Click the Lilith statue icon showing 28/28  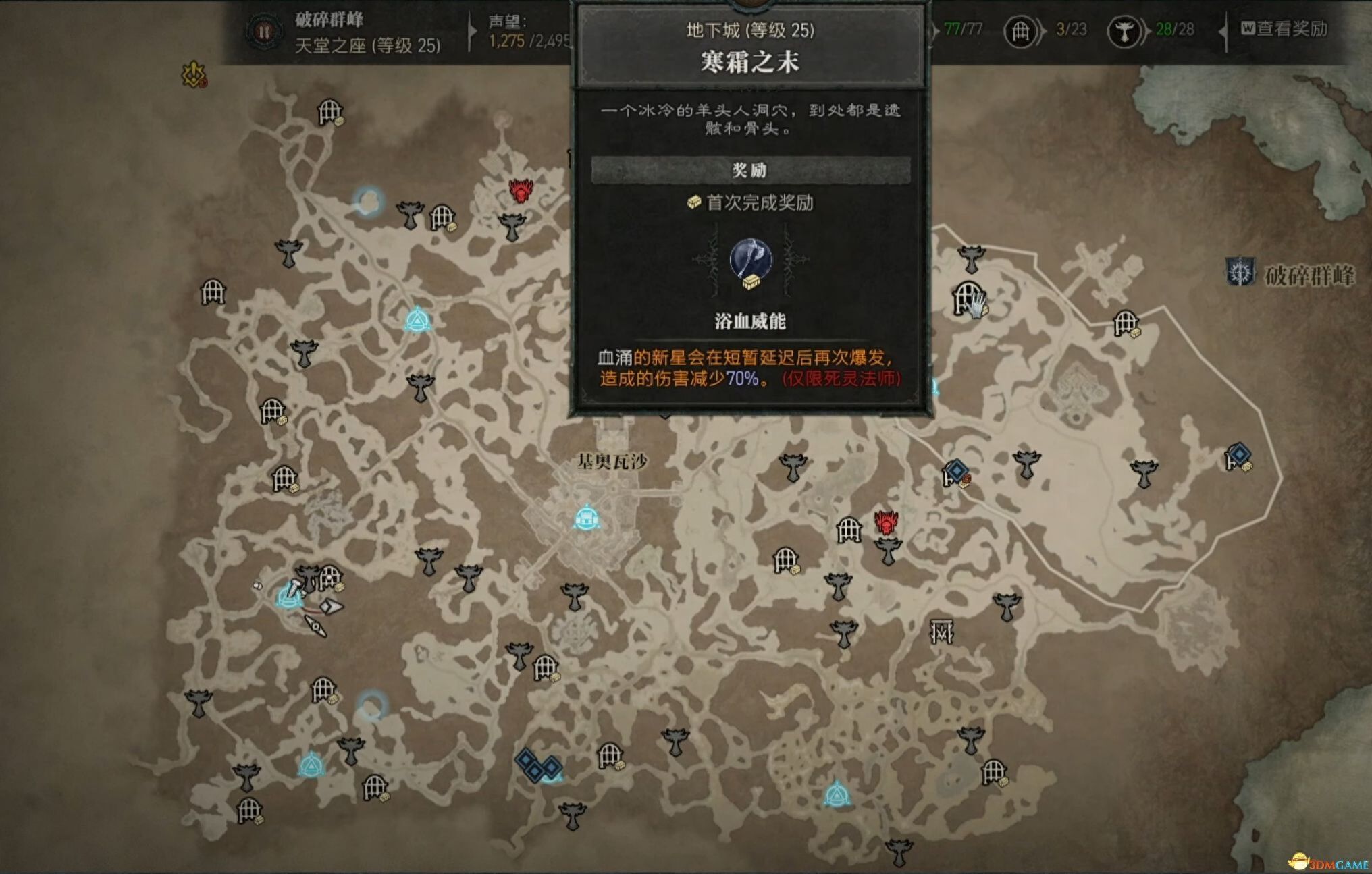(x=1124, y=32)
